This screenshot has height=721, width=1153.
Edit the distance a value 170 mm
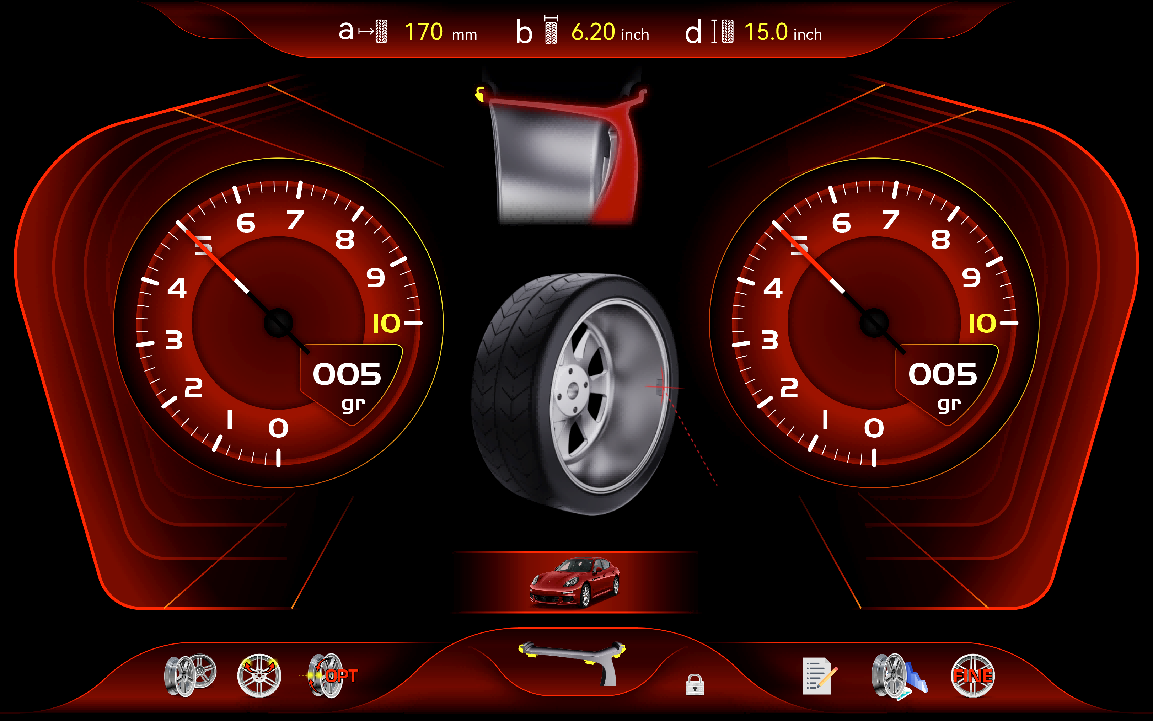(x=424, y=33)
